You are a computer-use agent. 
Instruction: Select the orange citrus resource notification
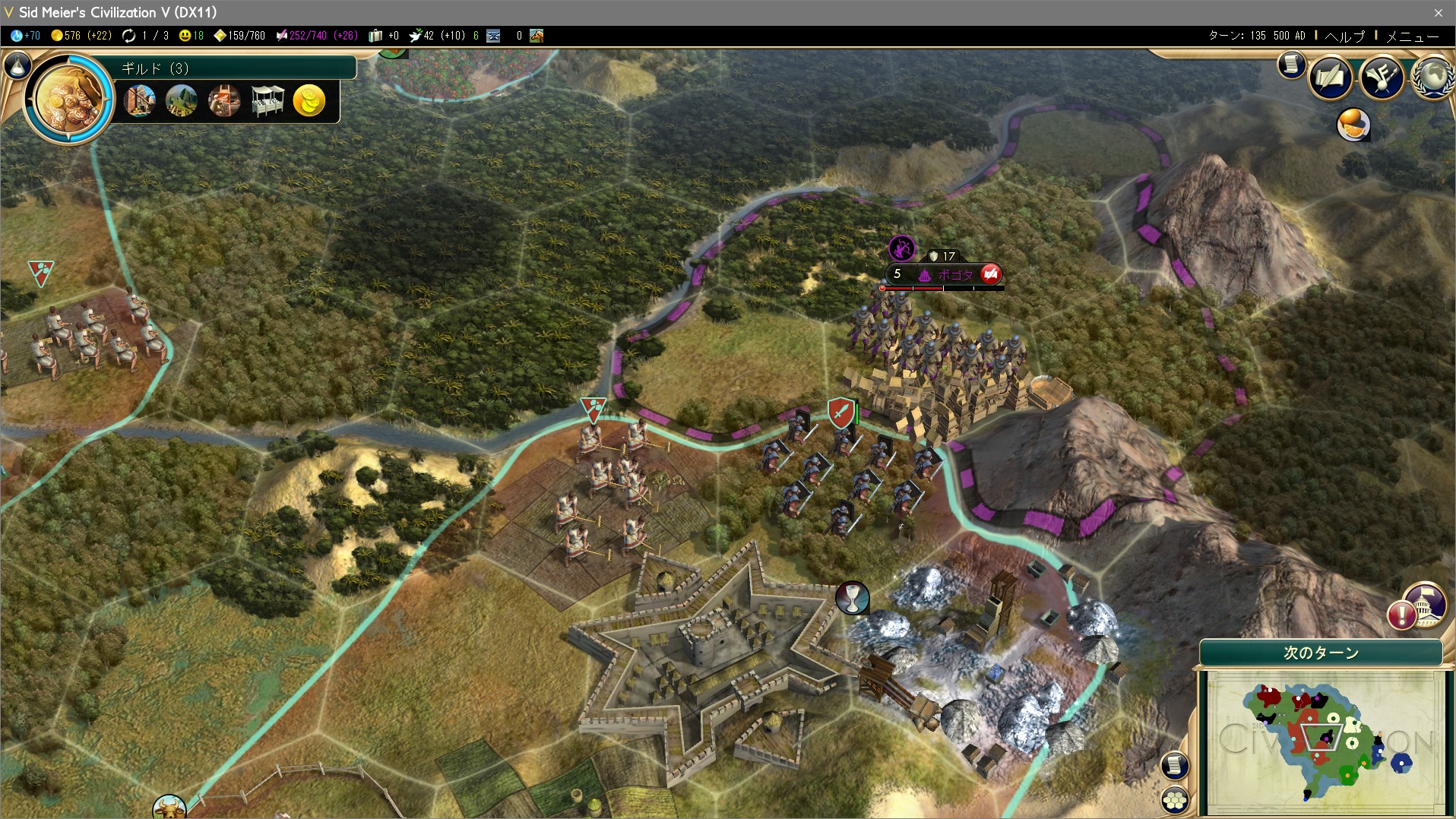[x=1353, y=125]
